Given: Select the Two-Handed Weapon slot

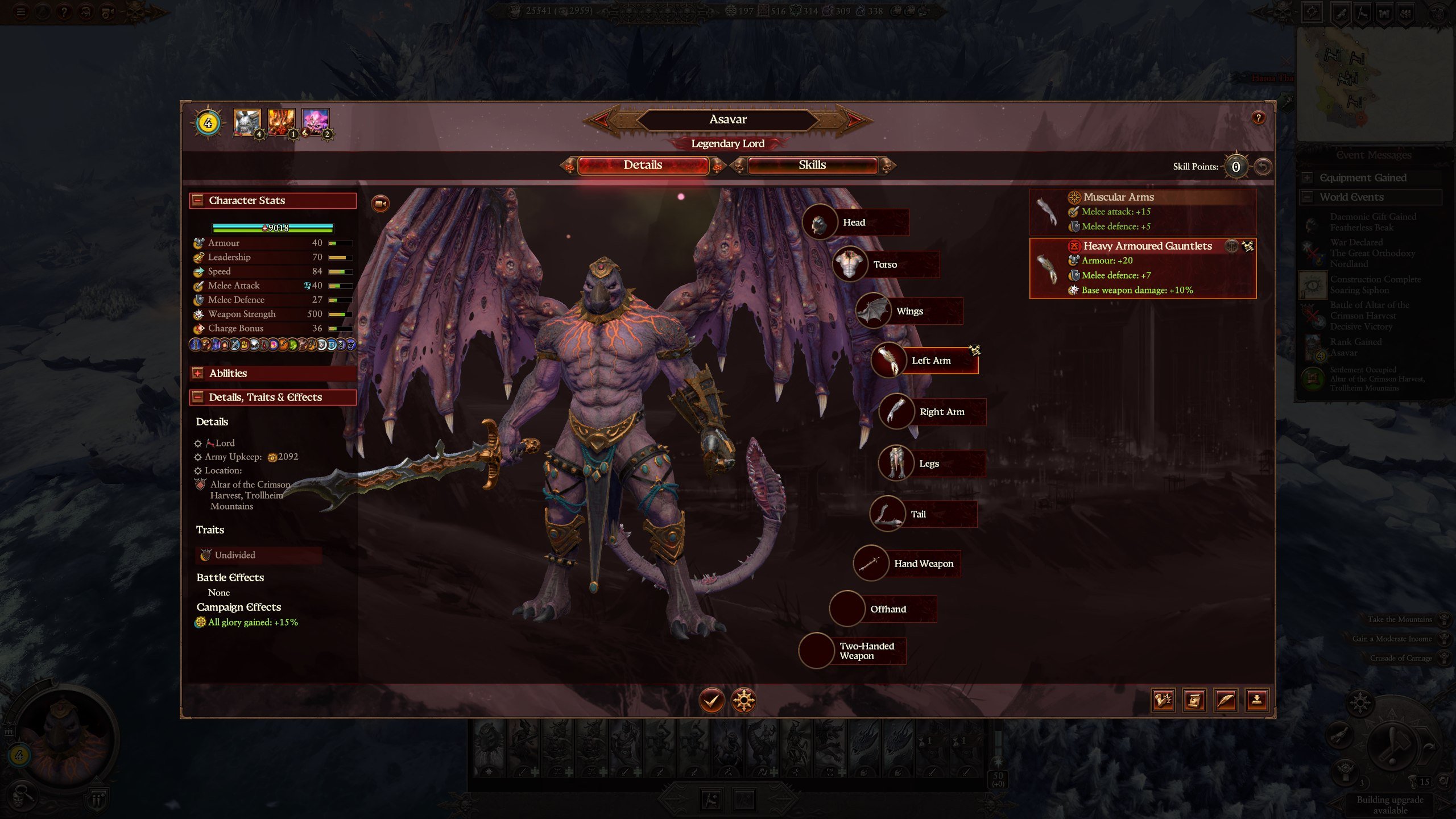Looking at the screenshot, I should click(866, 651).
